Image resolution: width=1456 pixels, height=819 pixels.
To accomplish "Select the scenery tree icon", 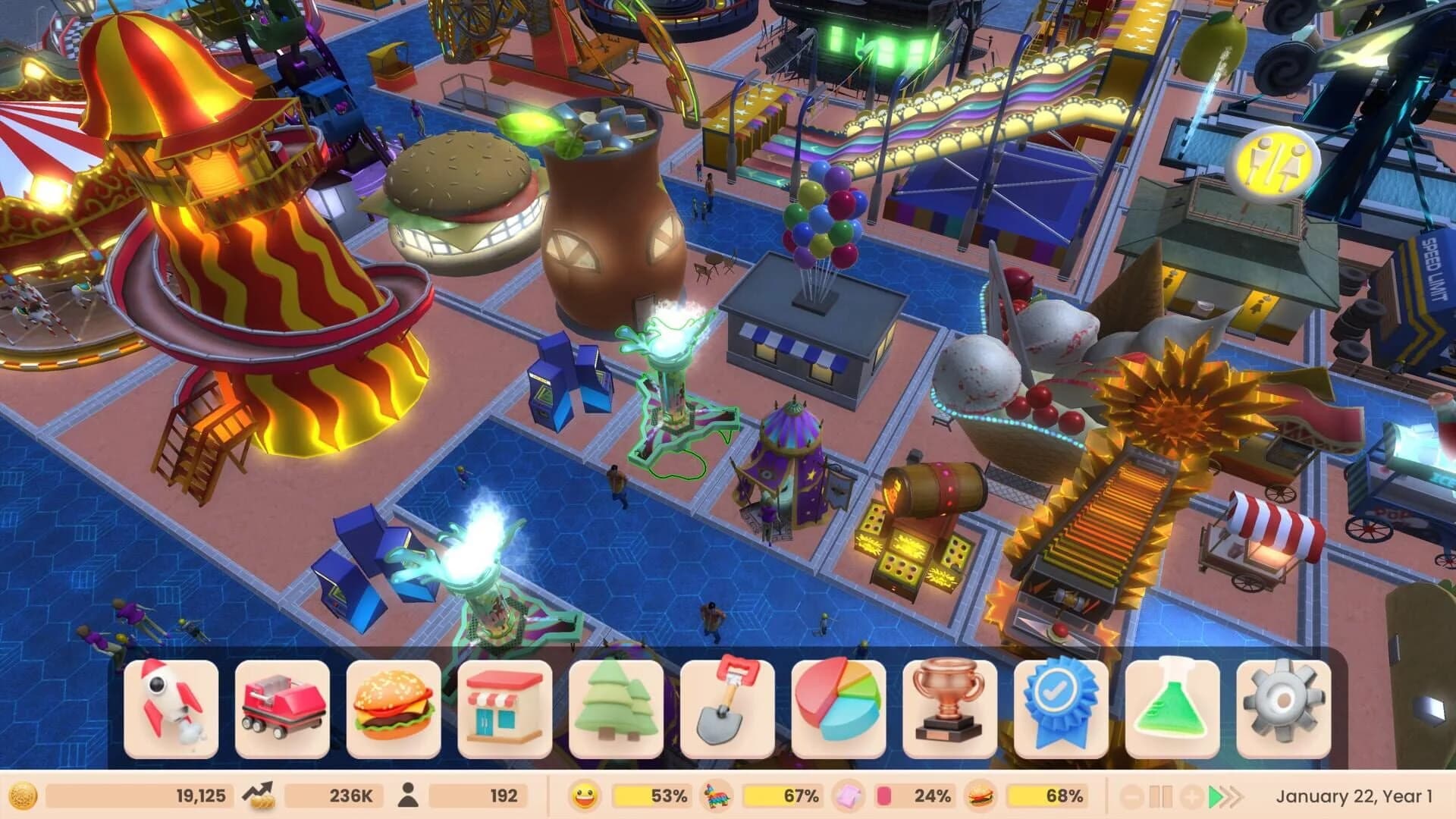I will pos(613,708).
